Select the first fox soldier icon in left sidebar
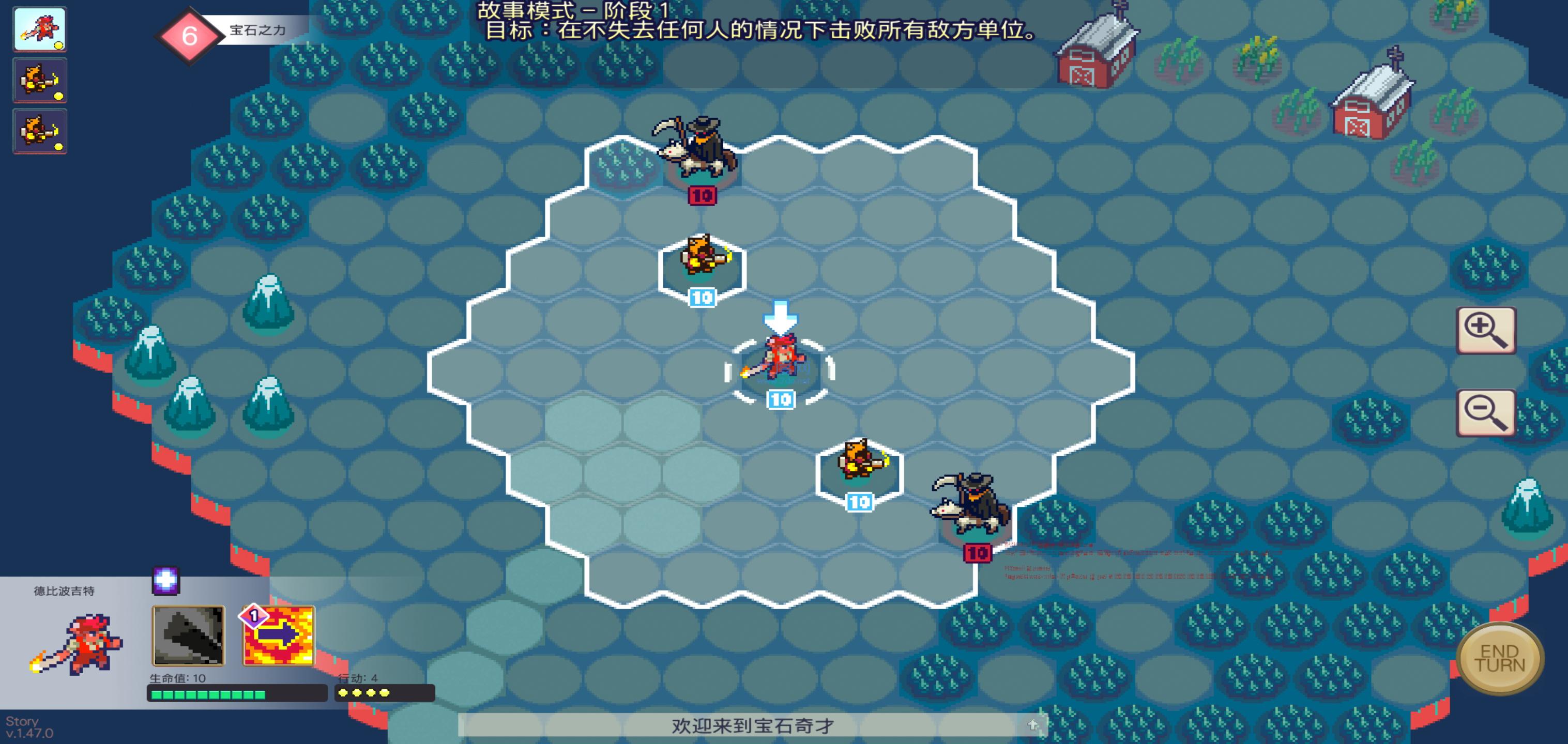The image size is (1568, 744). (39, 80)
